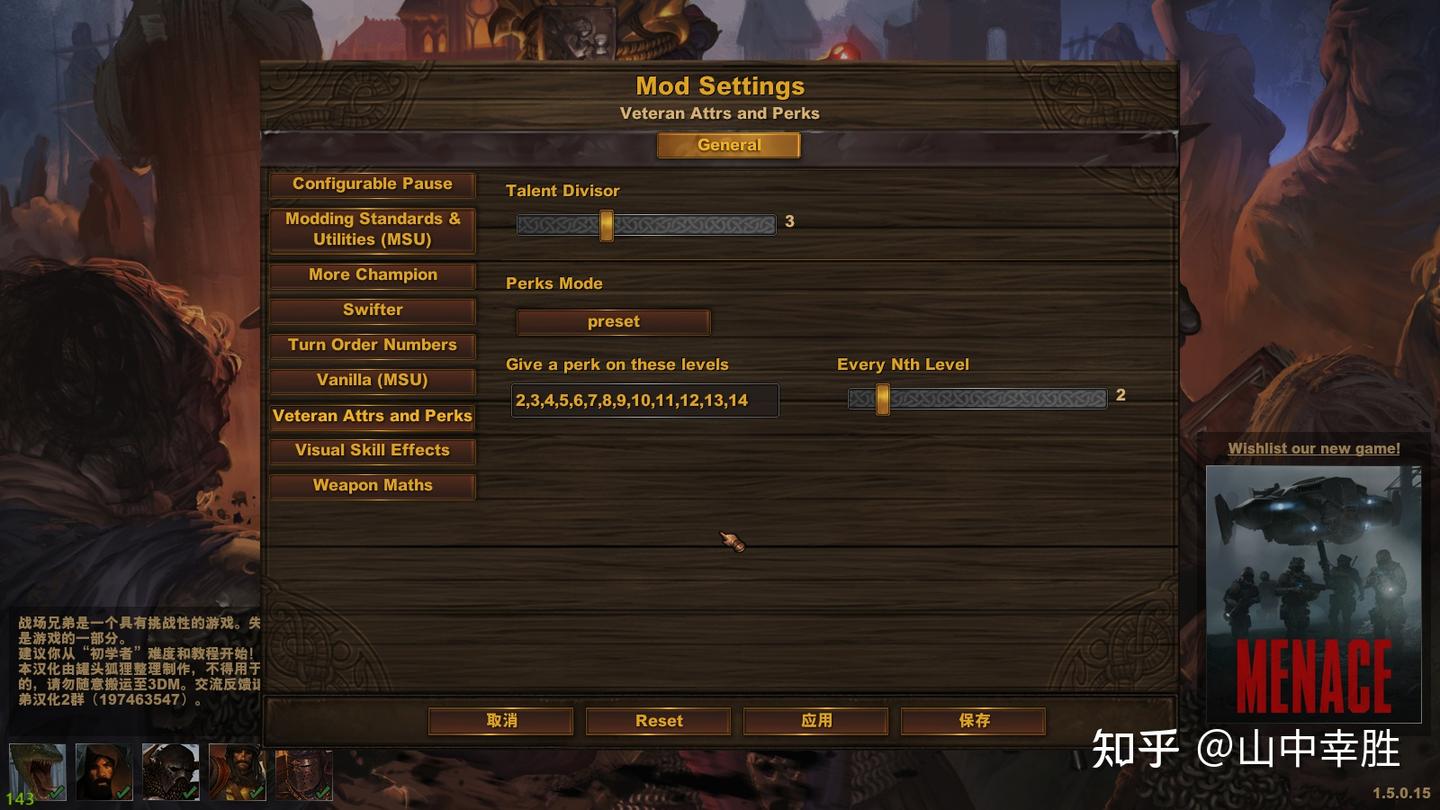Click the Talent Divisor slider handle
This screenshot has width=1440, height=810.
(606, 225)
